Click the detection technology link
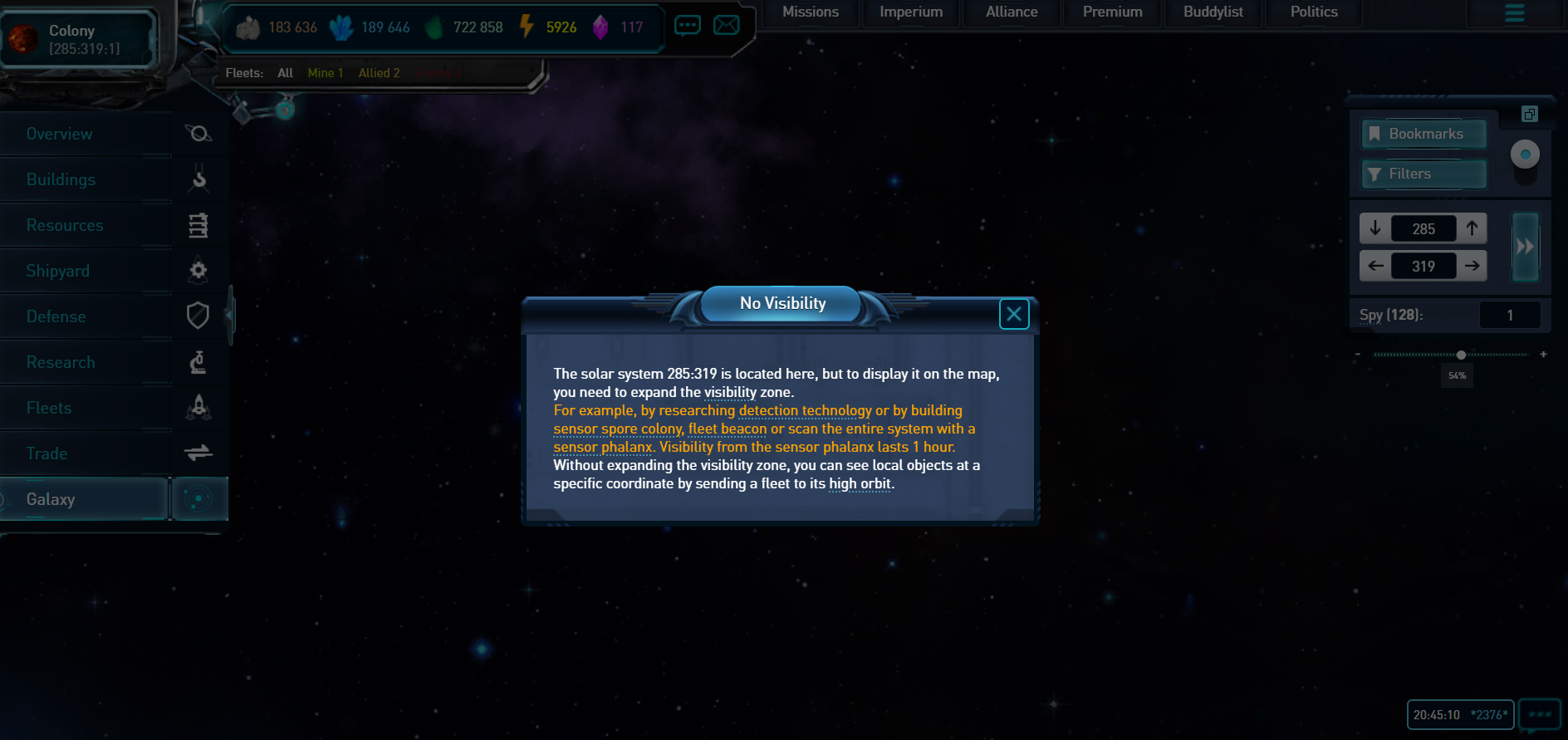1568x740 pixels. [805, 410]
